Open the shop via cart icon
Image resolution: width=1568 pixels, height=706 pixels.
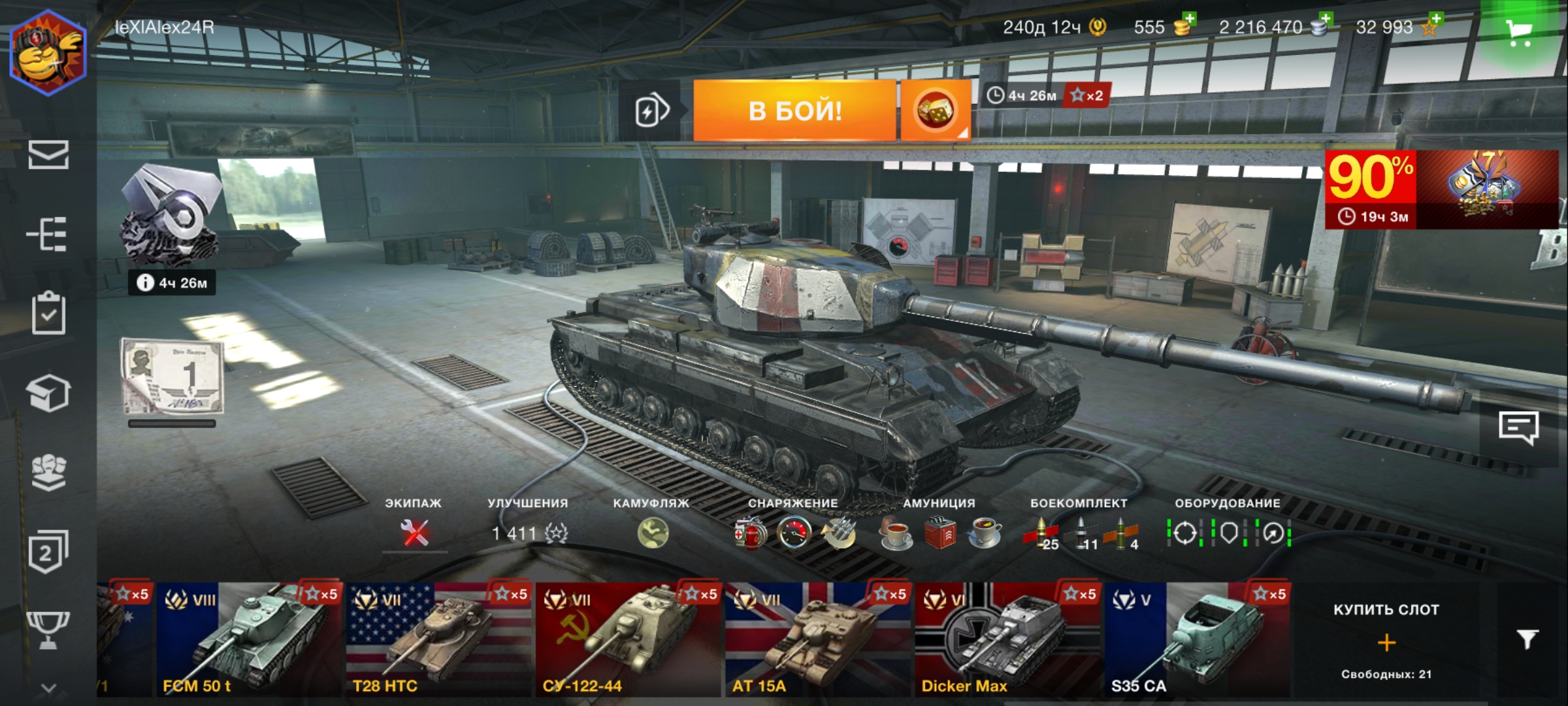point(1519,31)
